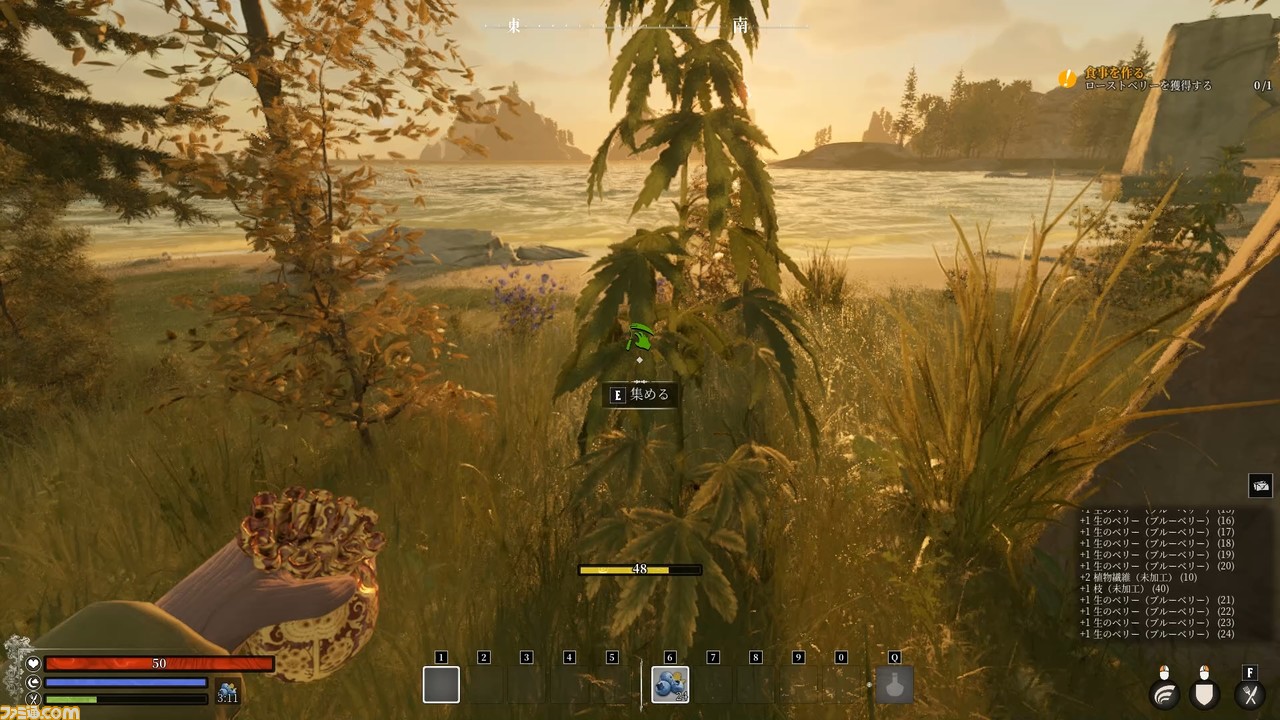Click the shield block action icon
Image resolution: width=1280 pixels, height=720 pixels.
1205,694
